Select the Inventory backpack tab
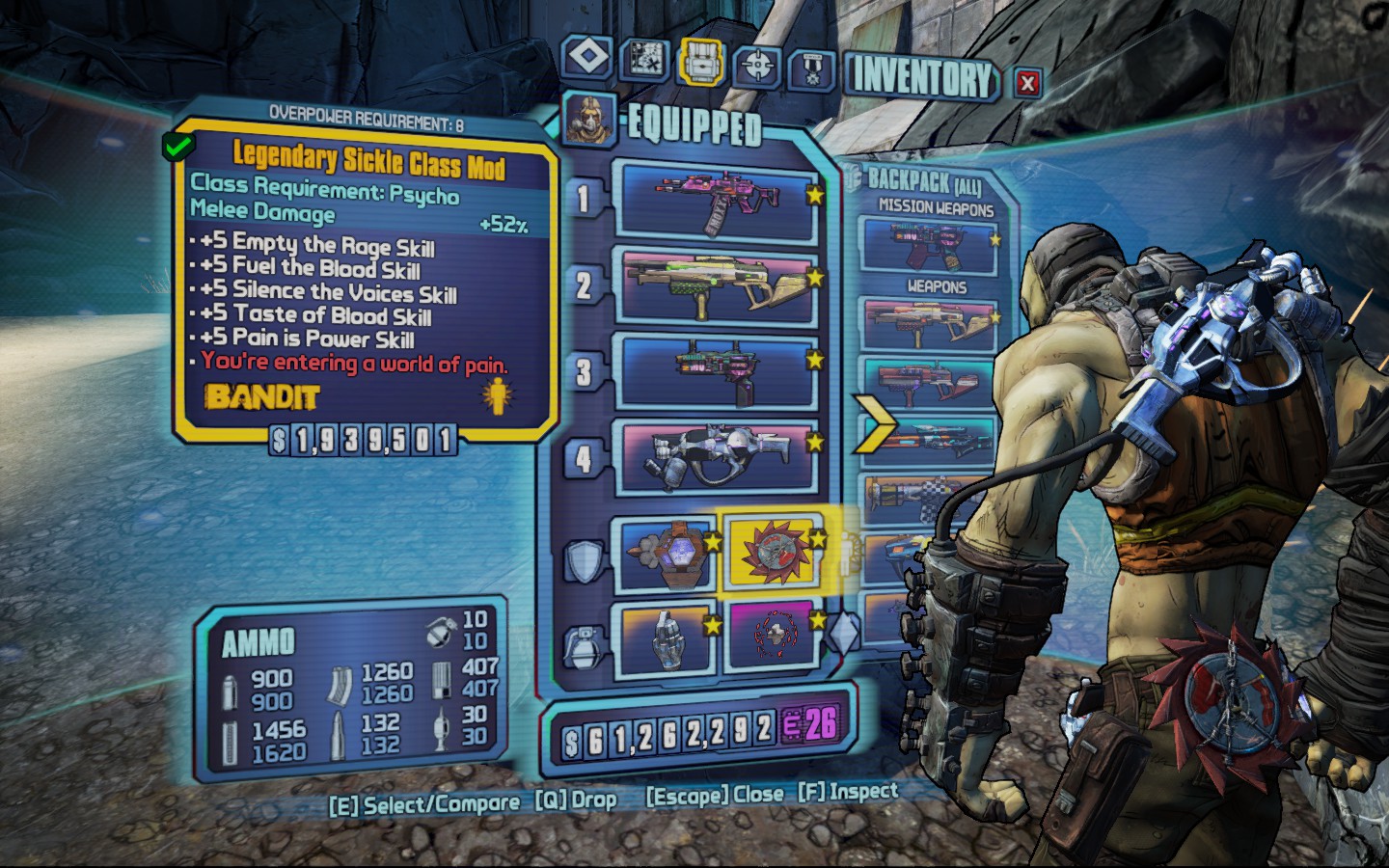Viewport: 1389px width, 868px height. click(x=701, y=62)
